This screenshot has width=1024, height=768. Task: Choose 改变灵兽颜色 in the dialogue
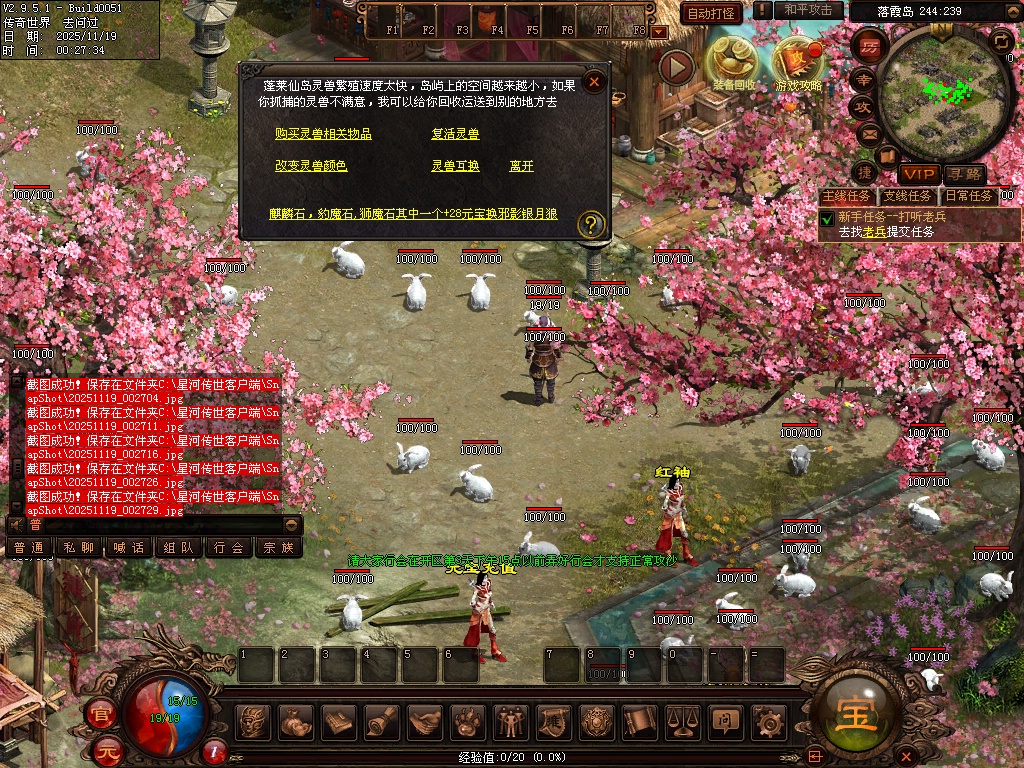tap(311, 166)
